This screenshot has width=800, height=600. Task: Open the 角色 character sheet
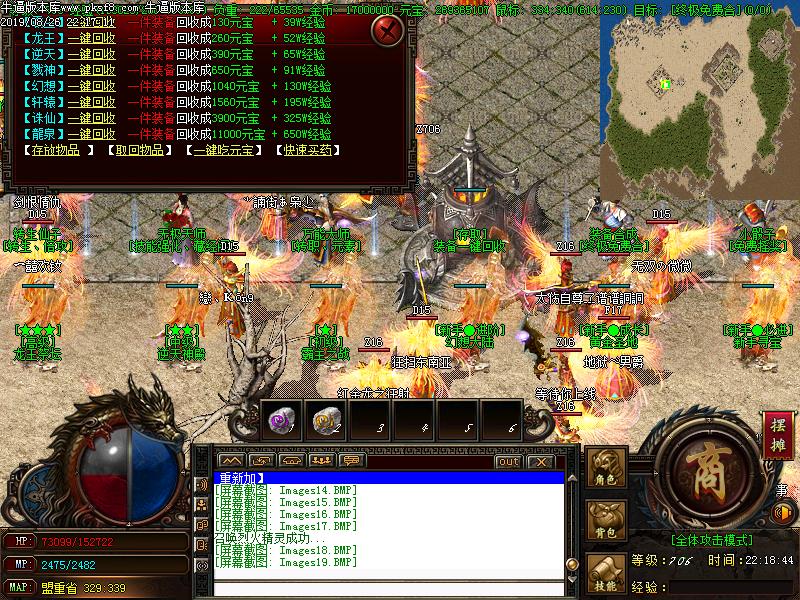click(x=606, y=470)
